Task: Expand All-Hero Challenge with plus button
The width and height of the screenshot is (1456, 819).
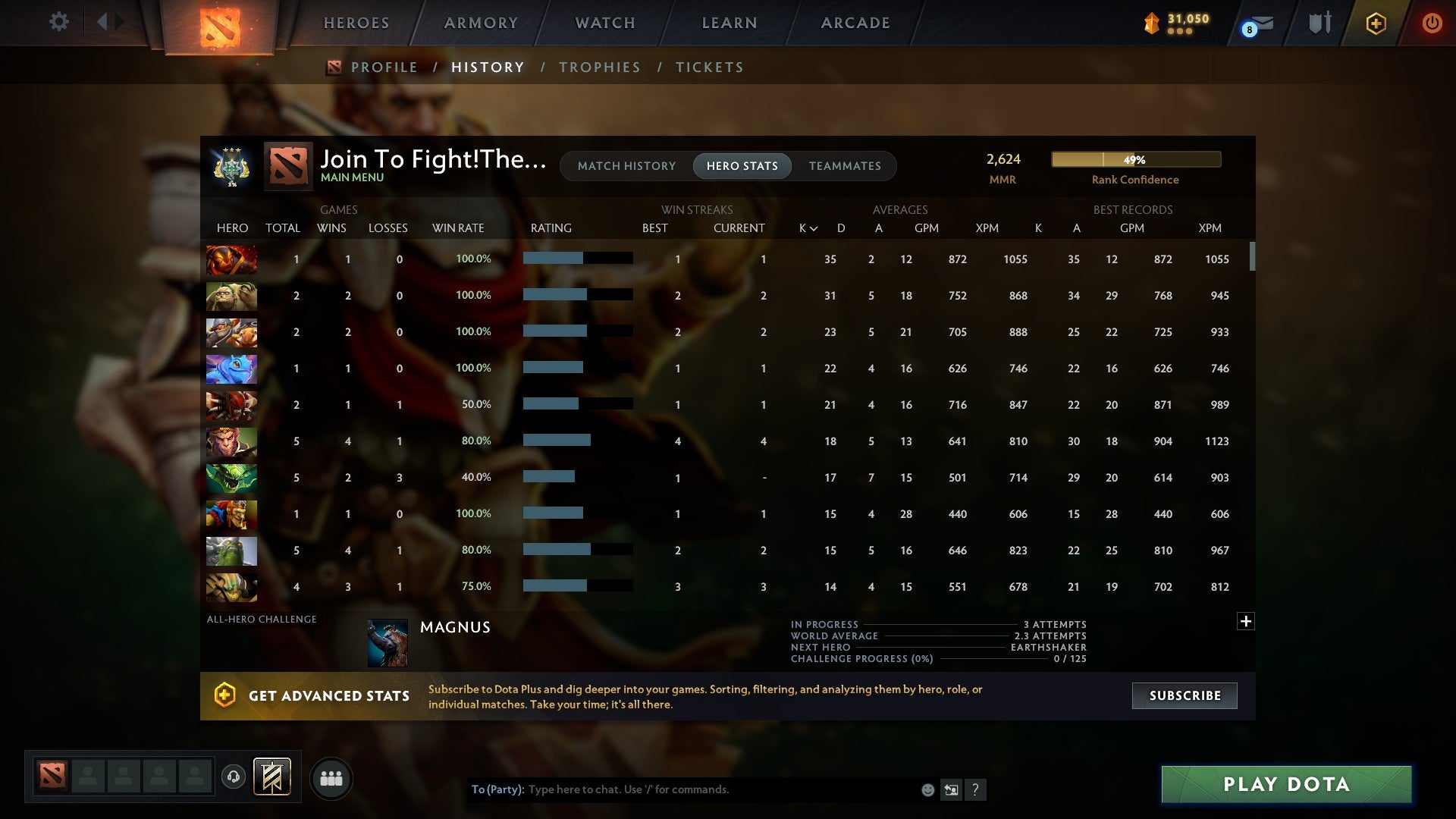Action: pos(1246,620)
